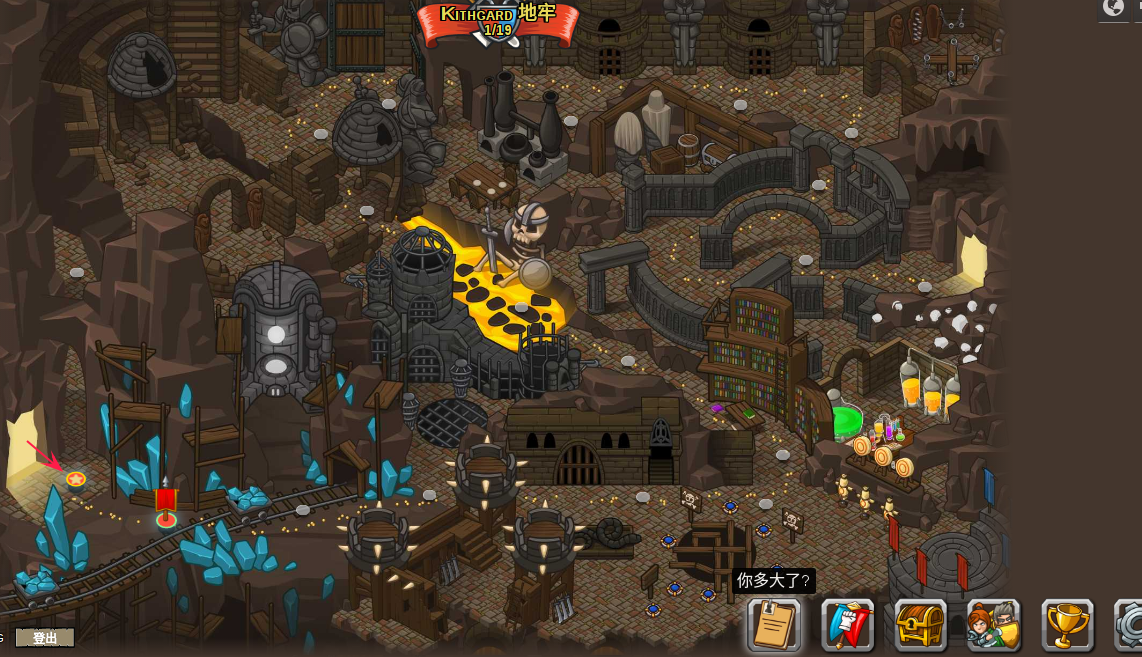This screenshot has width=1142, height=657.
Task: Open the clans flag icon
Action: (848, 625)
